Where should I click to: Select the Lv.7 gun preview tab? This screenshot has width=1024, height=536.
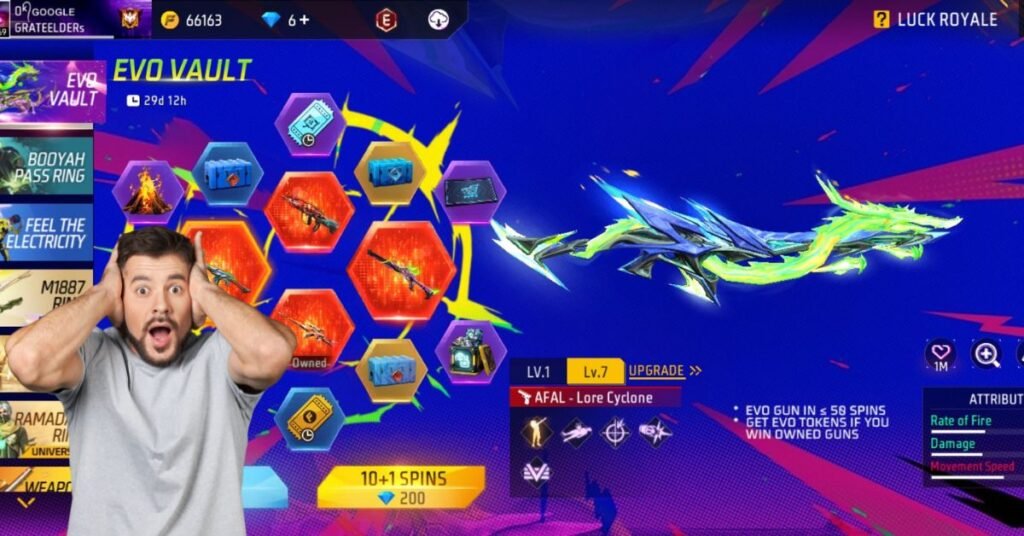(x=595, y=371)
